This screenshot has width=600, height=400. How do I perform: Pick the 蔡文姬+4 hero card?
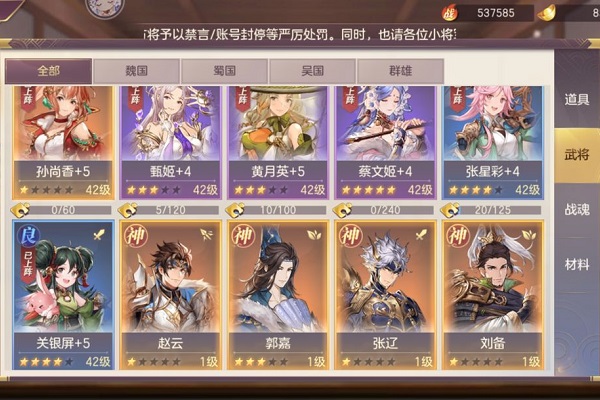click(386, 140)
